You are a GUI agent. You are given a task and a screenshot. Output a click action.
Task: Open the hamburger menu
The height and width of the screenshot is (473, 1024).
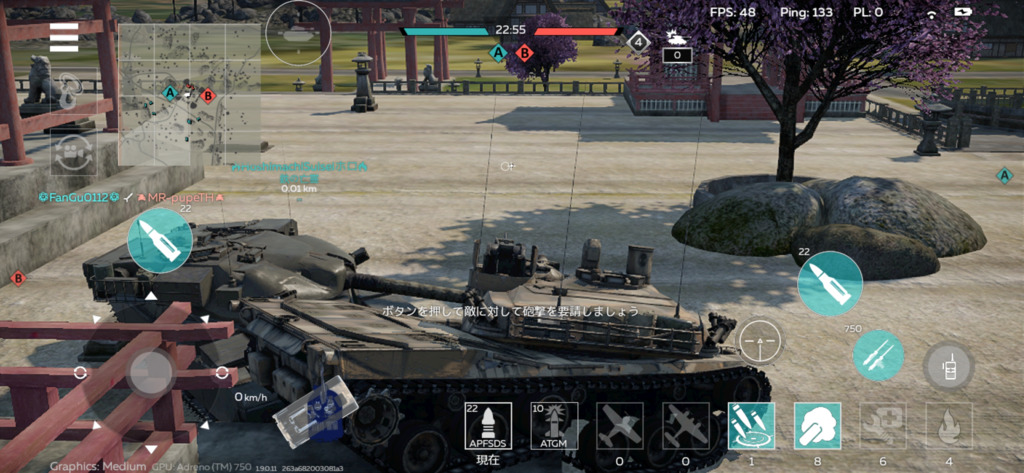coord(64,37)
